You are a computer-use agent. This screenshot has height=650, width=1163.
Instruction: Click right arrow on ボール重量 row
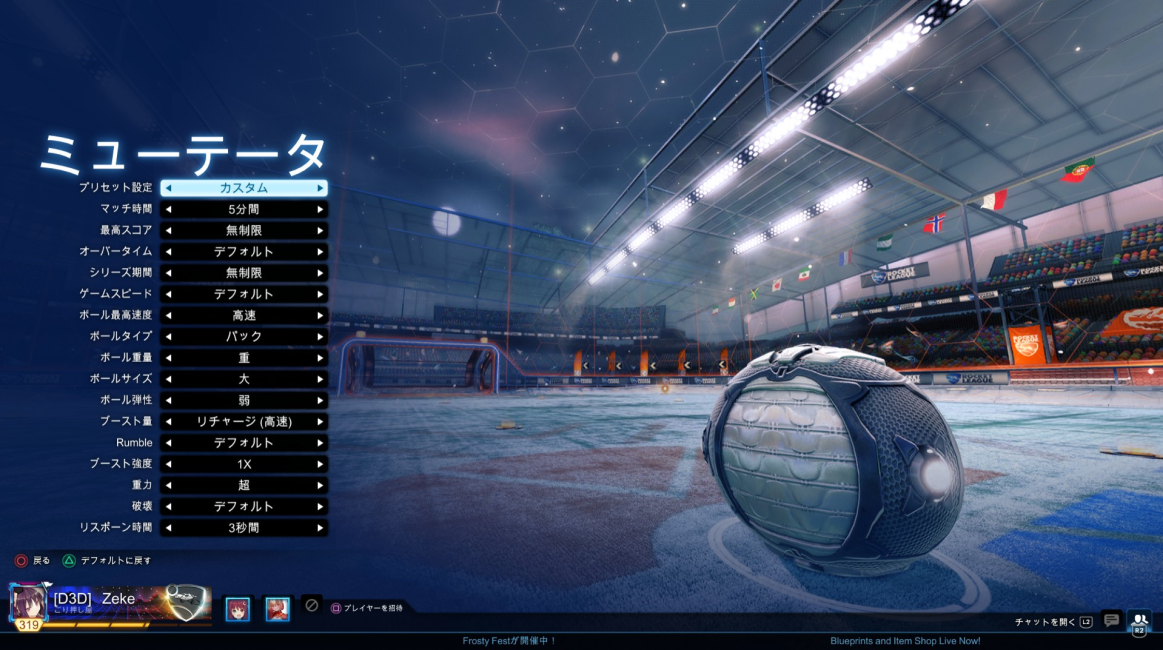click(x=320, y=358)
